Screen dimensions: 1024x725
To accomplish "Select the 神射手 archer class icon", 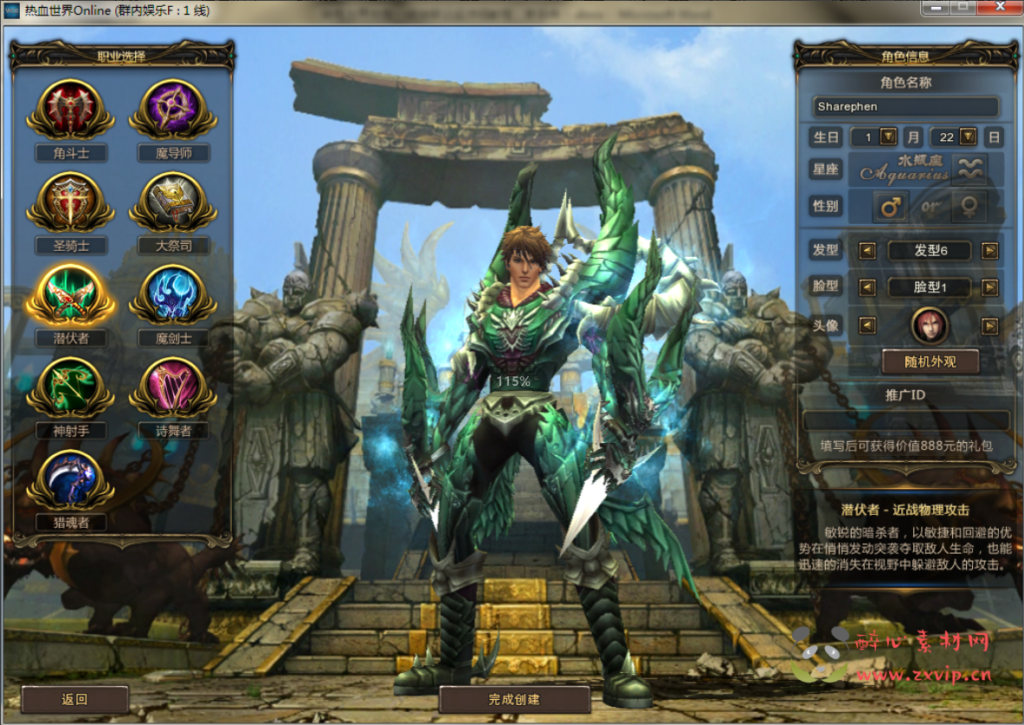I will click(70, 387).
